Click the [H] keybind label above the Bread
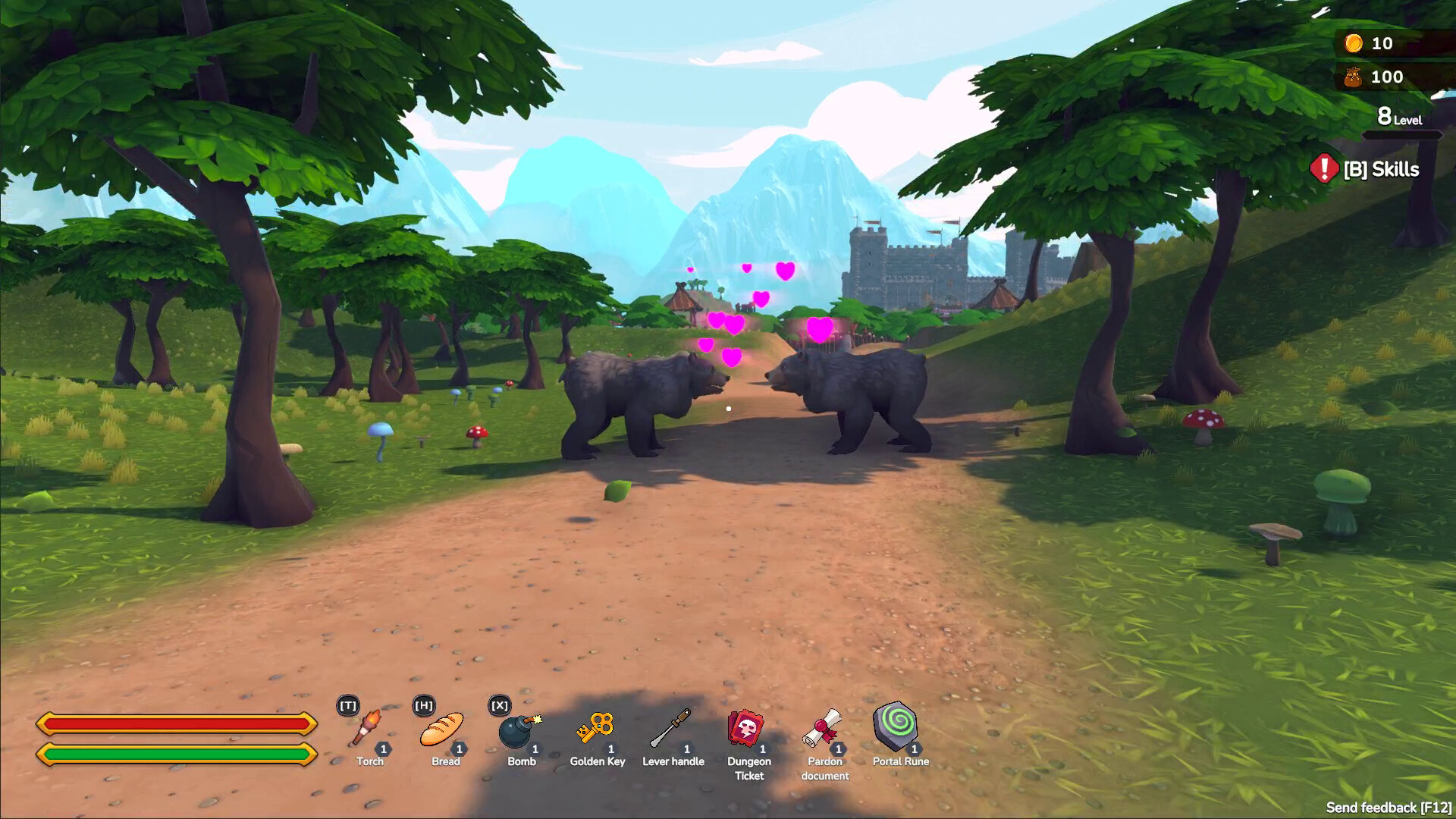This screenshot has height=819, width=1456. pos(423,705)
